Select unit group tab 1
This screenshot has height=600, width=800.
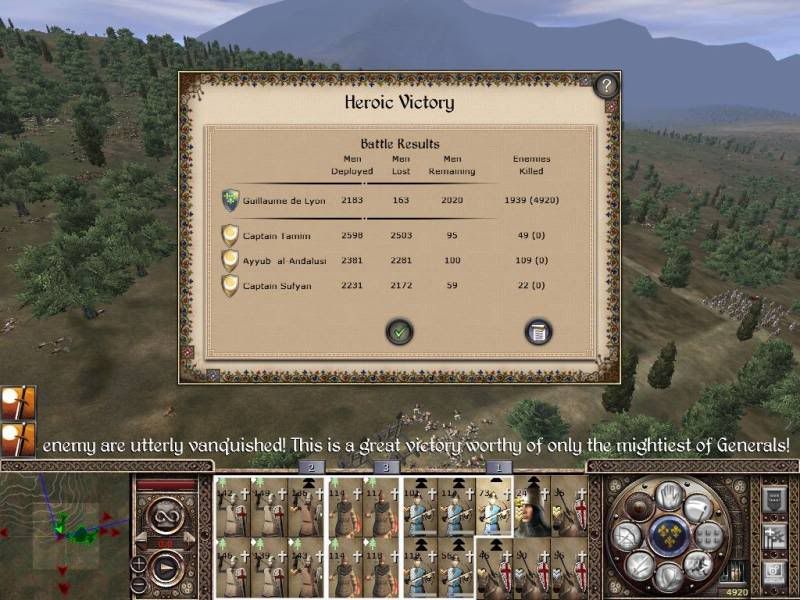pos(498,467)
